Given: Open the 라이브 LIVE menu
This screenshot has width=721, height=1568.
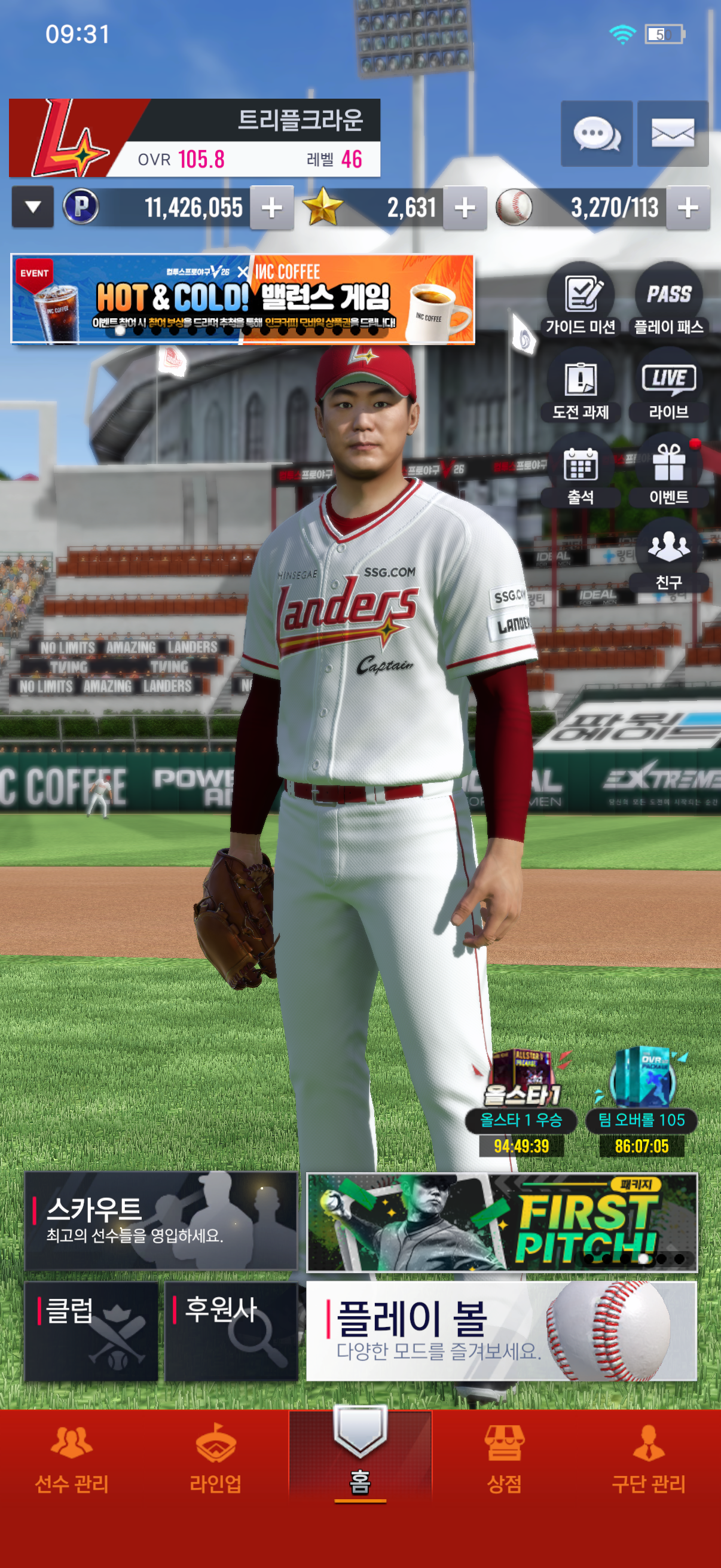Looking at the screenshot, I should click(668, 386).
